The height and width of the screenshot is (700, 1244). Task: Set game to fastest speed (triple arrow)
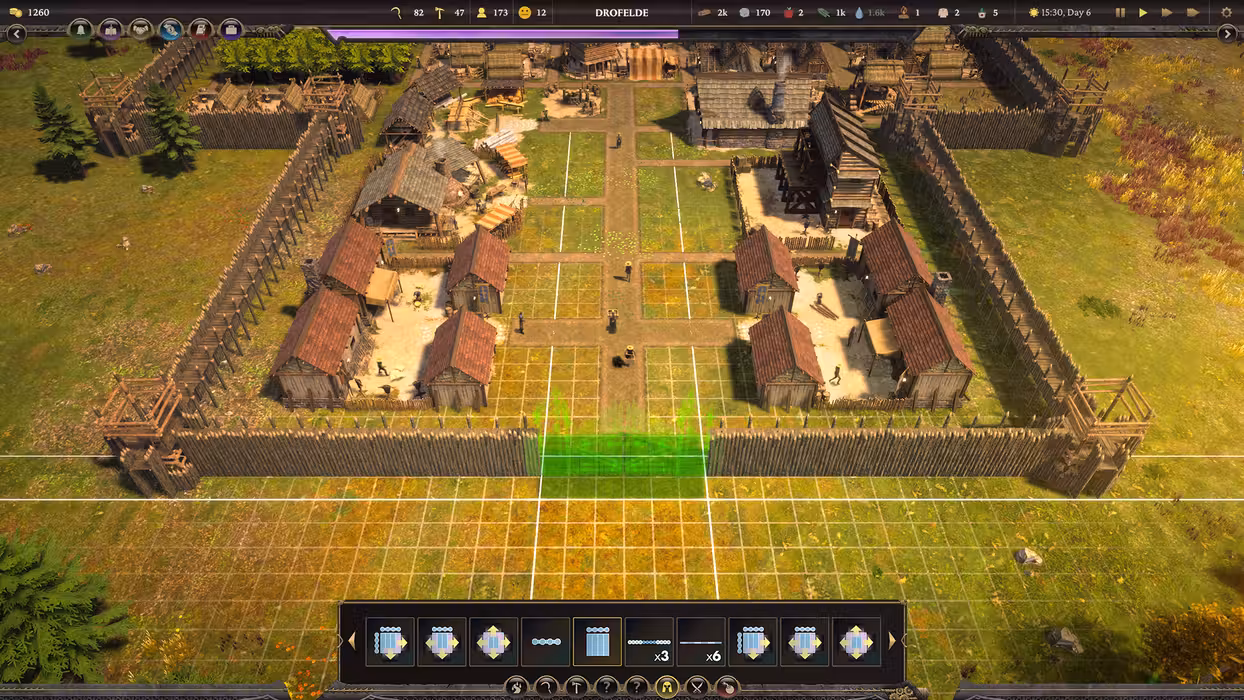(x=1192, y=13)
